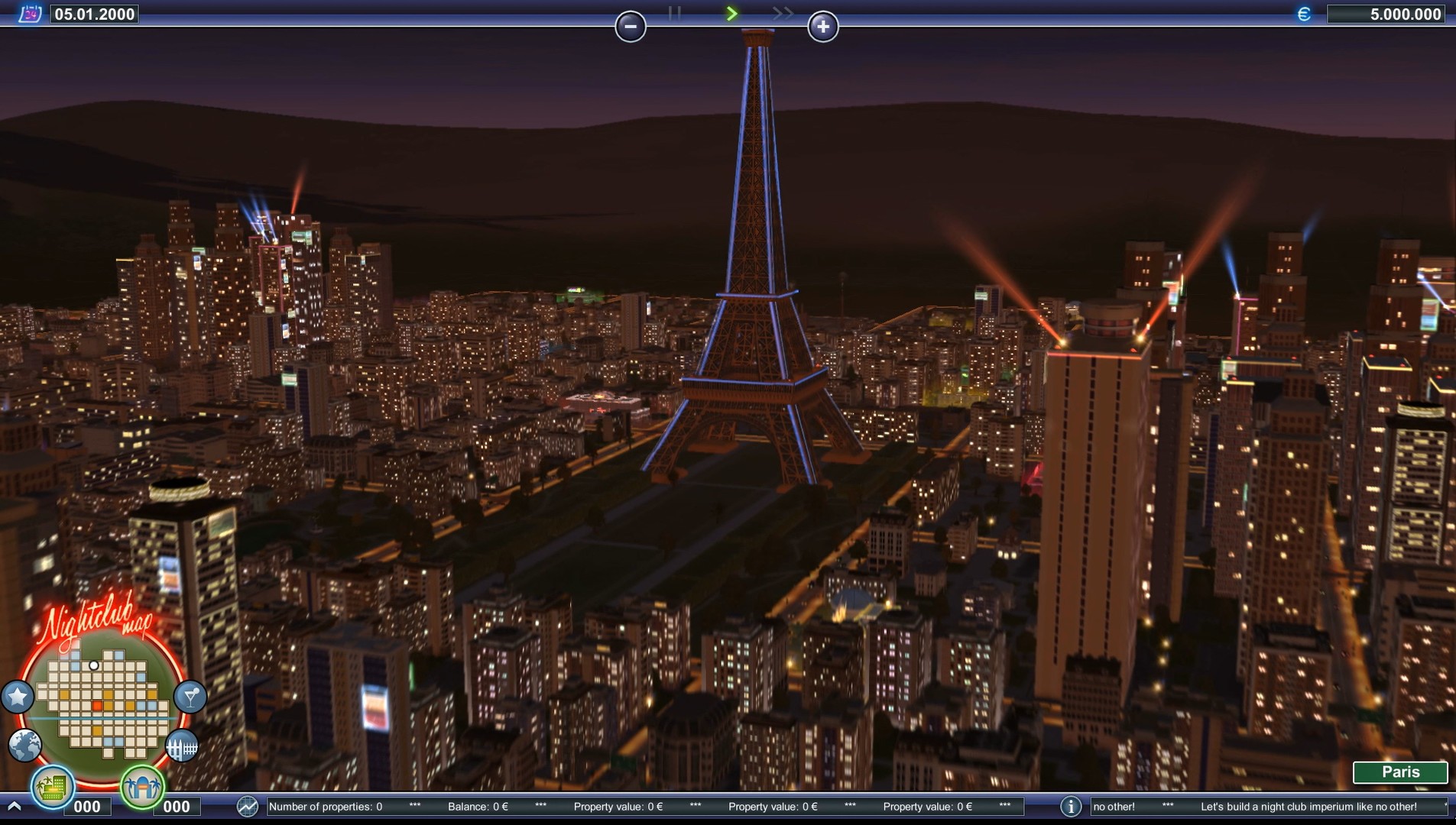Open the green hotel with palms icon
This screenshot has height=825, width=1456.
point(53,787)
